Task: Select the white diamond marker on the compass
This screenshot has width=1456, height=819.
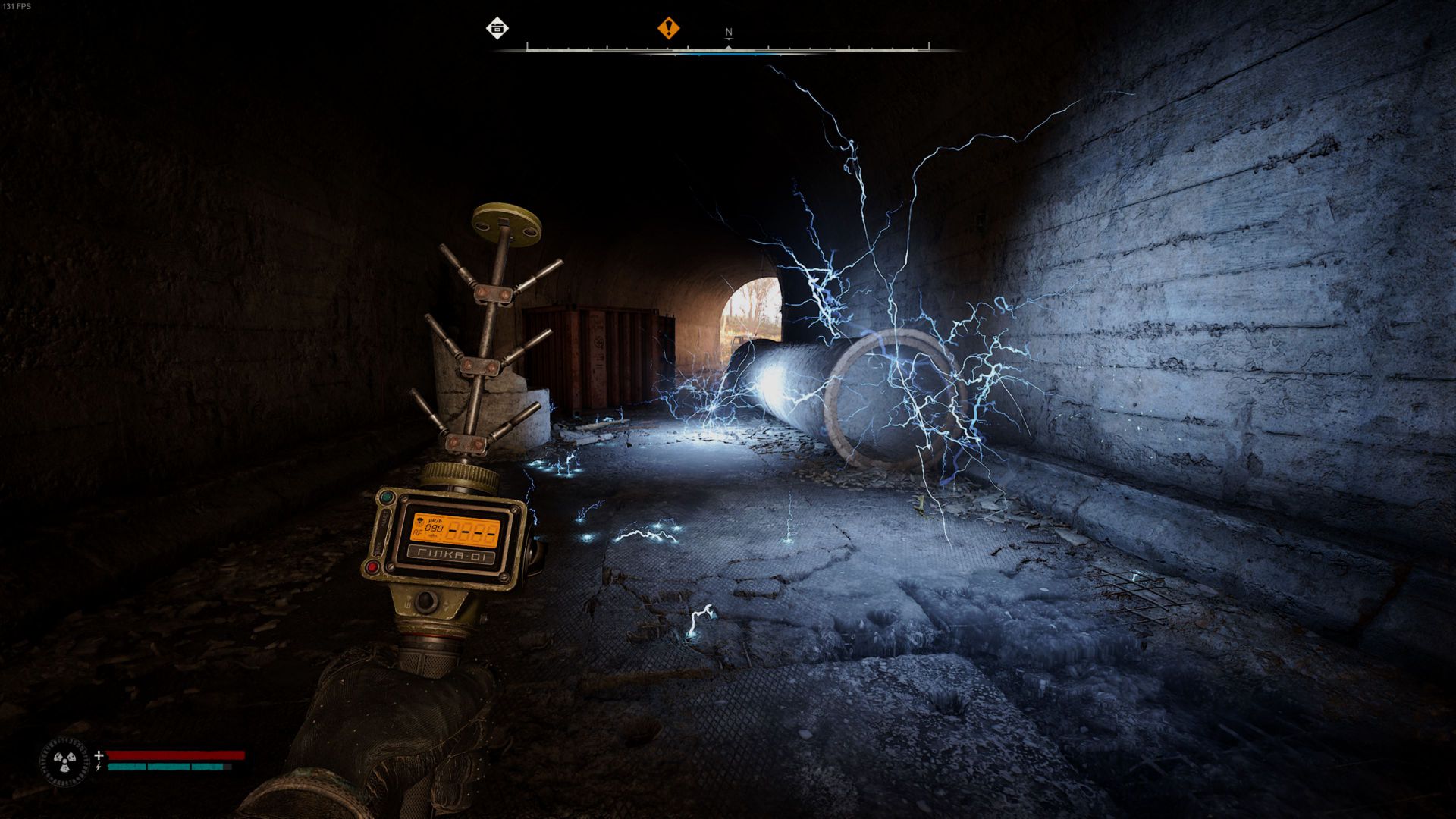Action: coord(497,29)
